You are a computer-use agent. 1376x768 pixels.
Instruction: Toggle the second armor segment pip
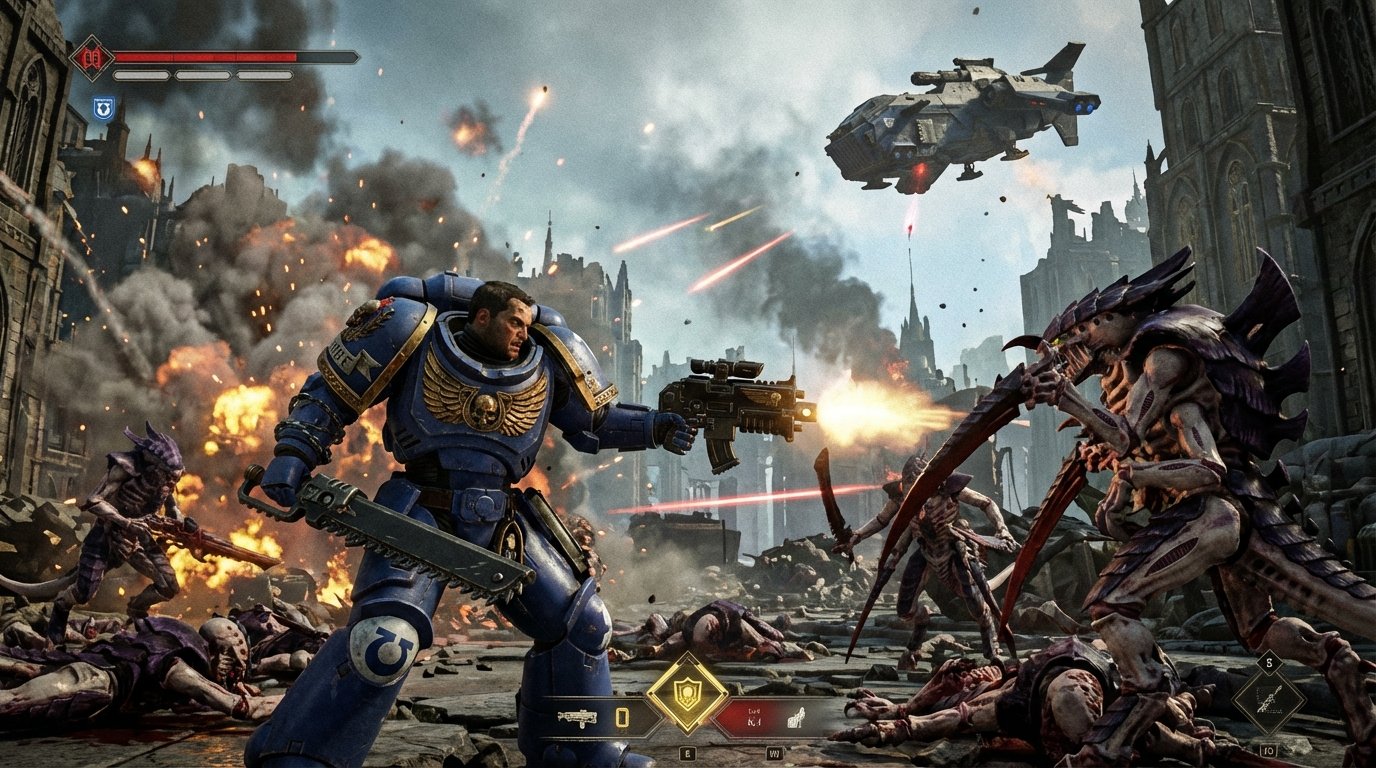(x=202, y=76)
